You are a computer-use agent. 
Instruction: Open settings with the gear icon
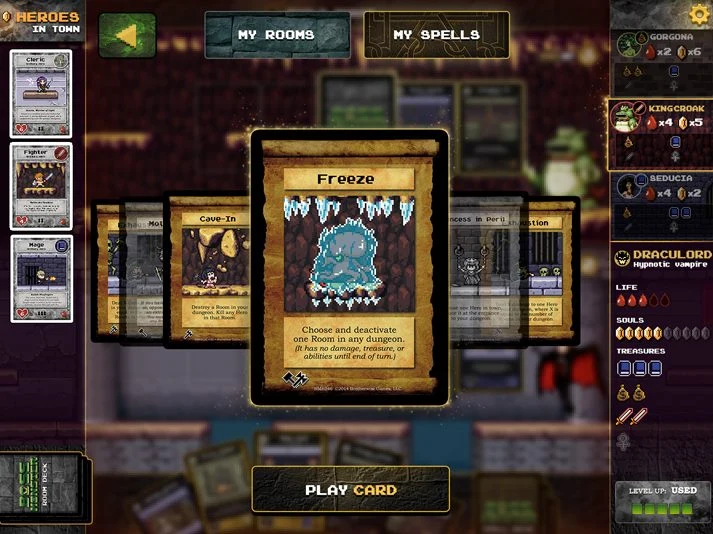pos(699,14)
